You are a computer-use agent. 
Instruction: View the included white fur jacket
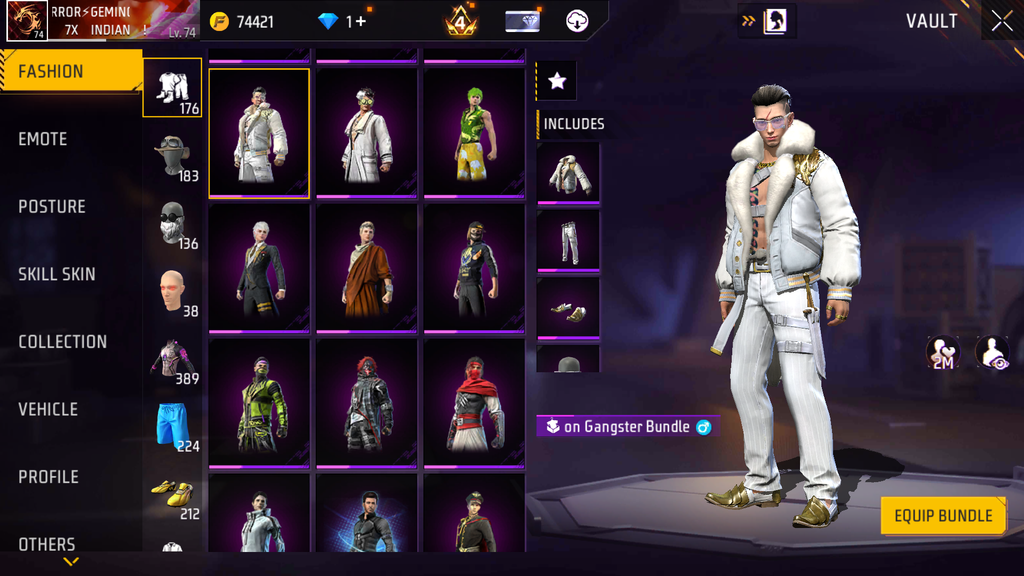[568, 172]
